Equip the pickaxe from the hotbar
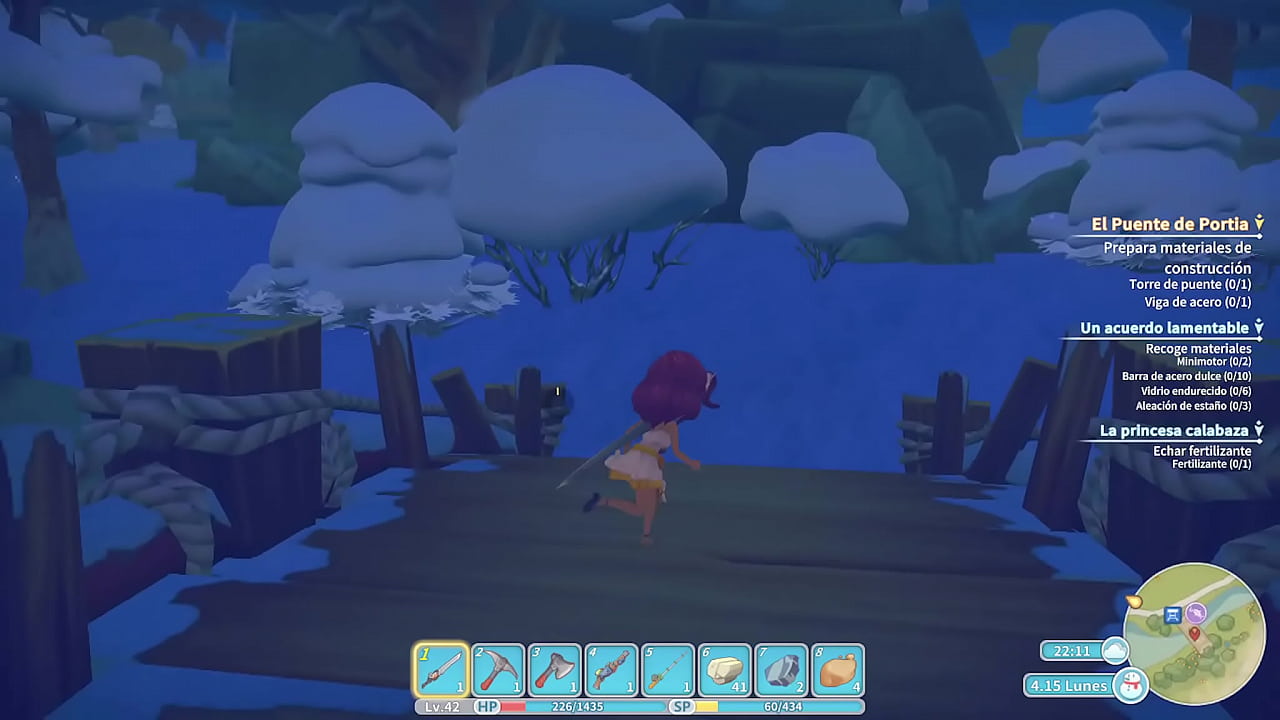1280x720 pixels. [x=498, y=670]
